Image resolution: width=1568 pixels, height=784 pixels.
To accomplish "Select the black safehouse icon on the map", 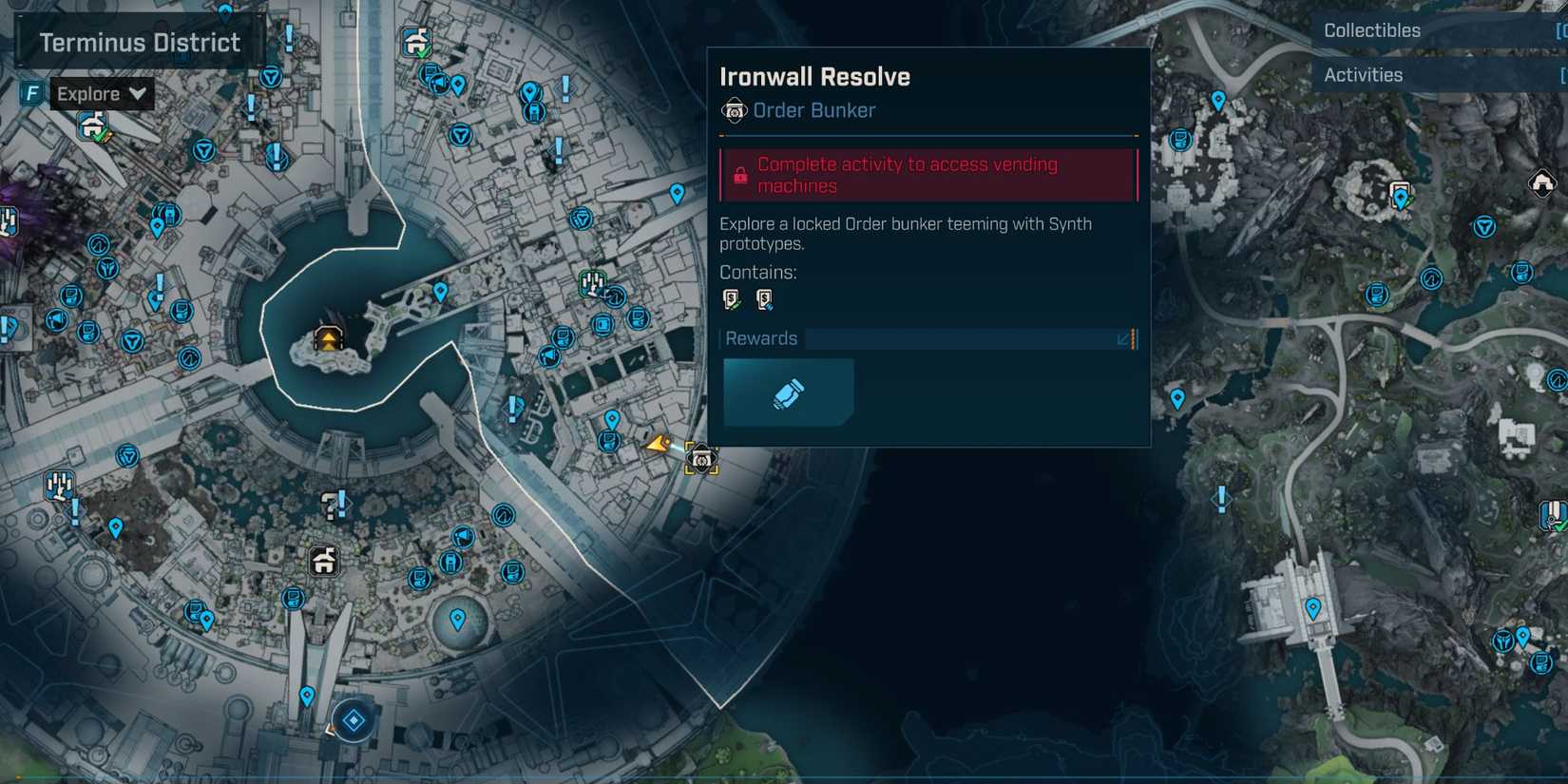I will (x=323, y=561).
